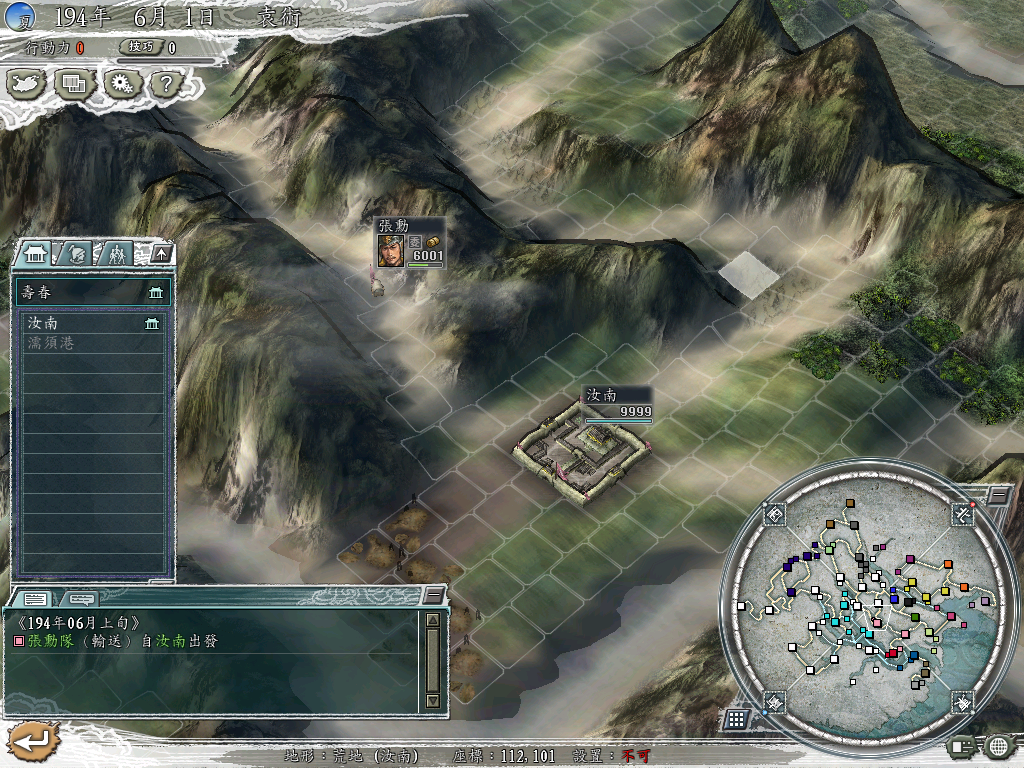Select the 張勳 transport unit banner
The image size is (1024, 768).
(409, 243)
